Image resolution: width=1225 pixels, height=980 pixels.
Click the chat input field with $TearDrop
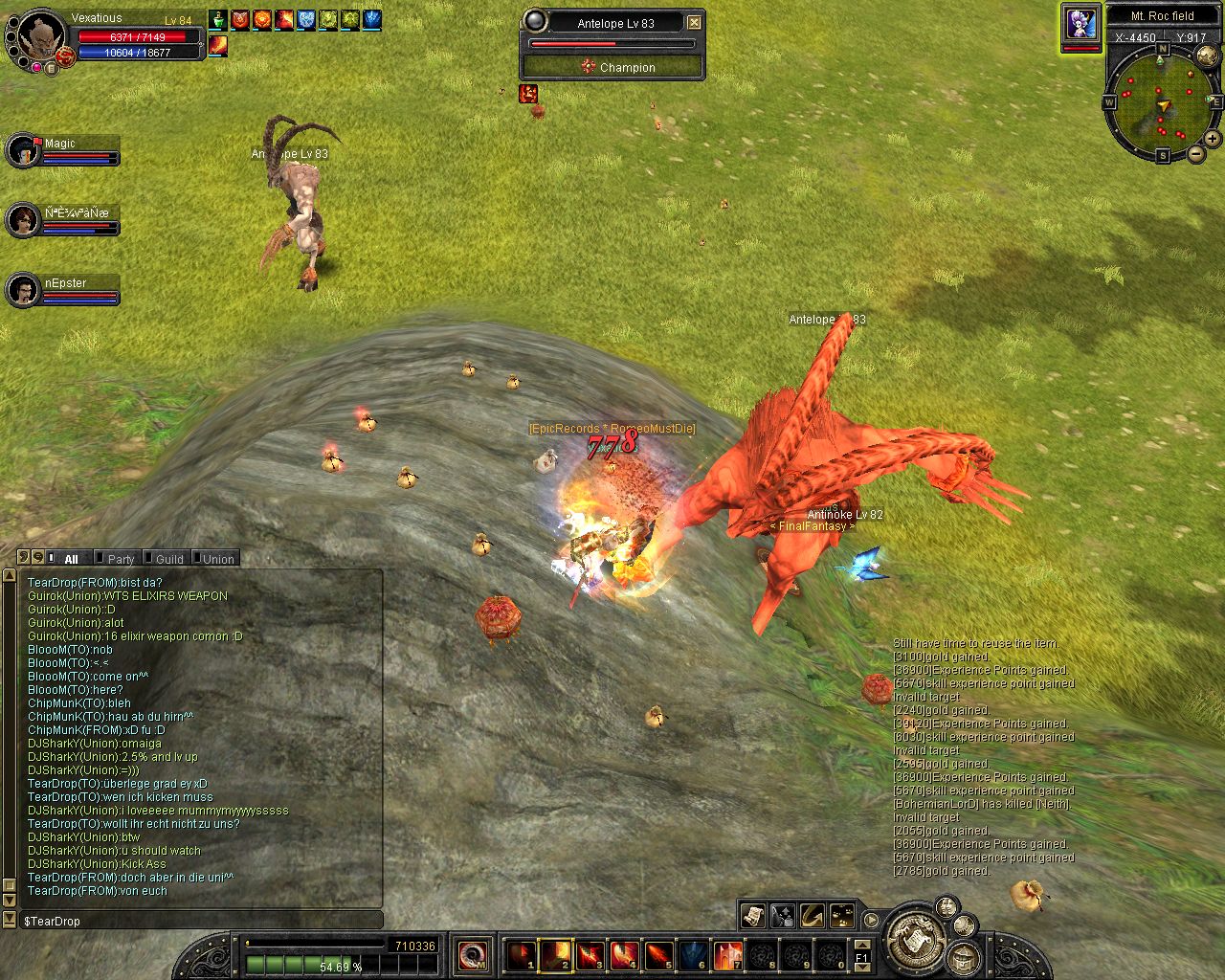click(x=201, y=921)
